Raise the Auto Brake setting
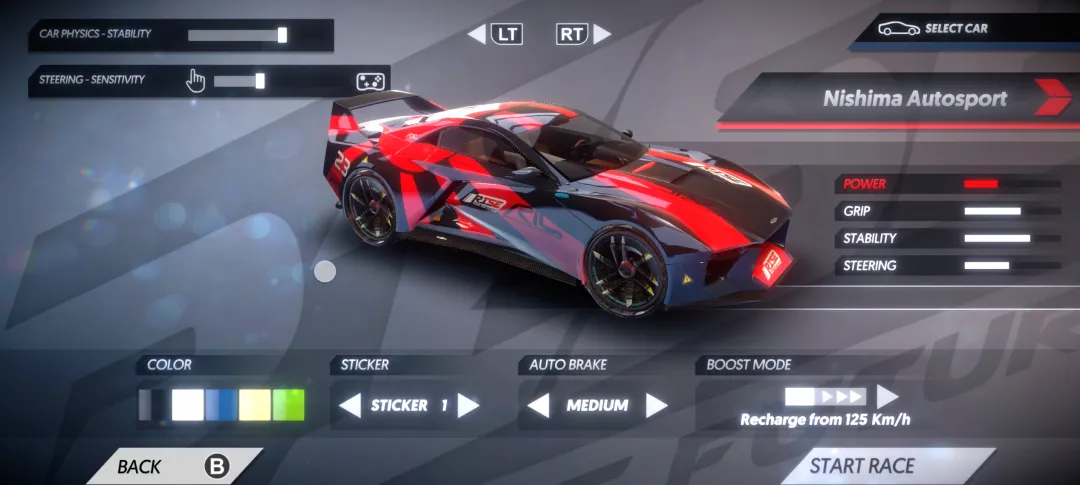The width and height of the screenshot is (1080, 485). 656,406
